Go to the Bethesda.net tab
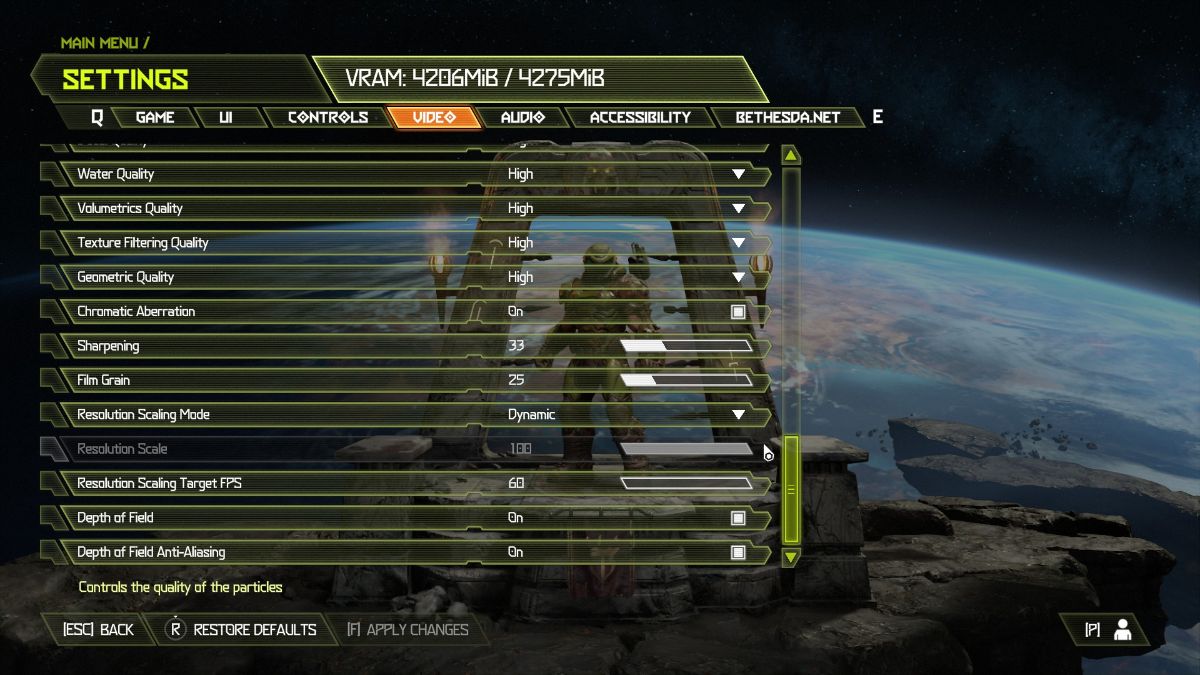 tap(787, 117)
